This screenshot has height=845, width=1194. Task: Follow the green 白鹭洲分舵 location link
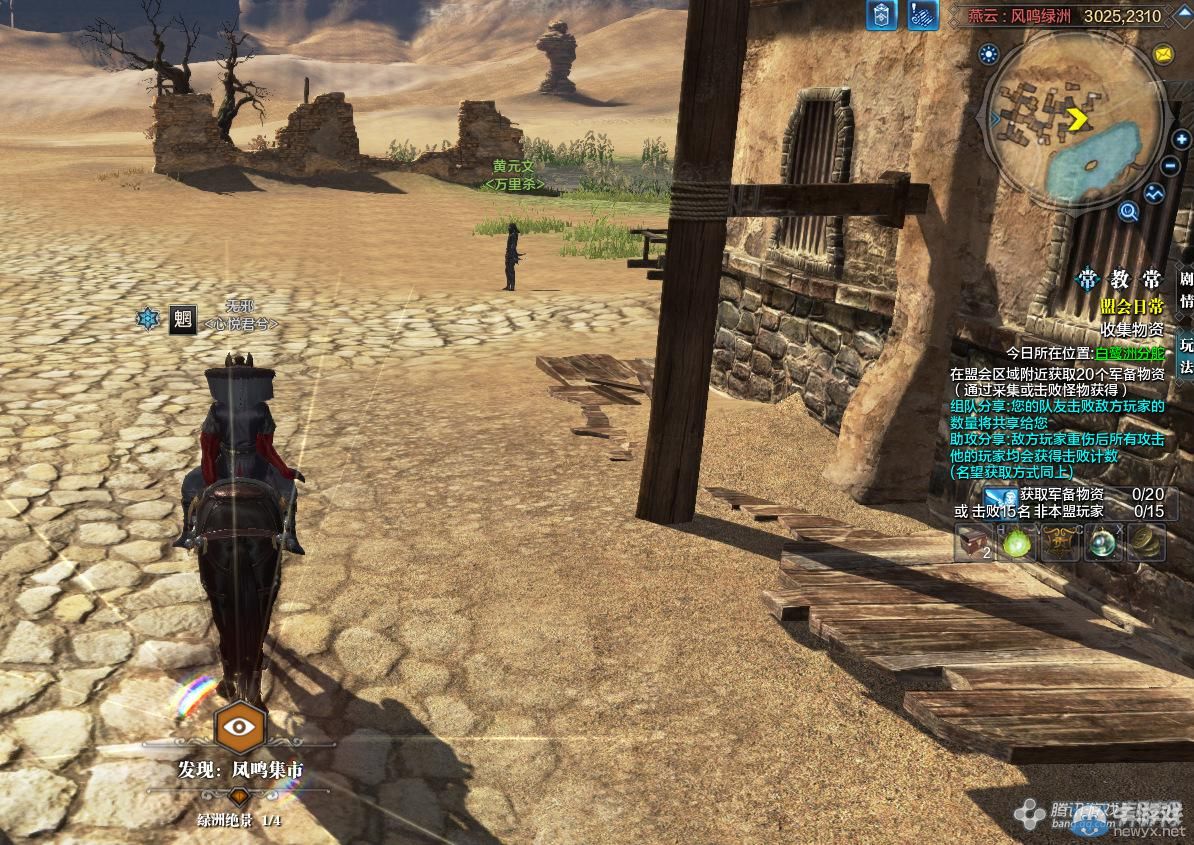click(1130, 353)
